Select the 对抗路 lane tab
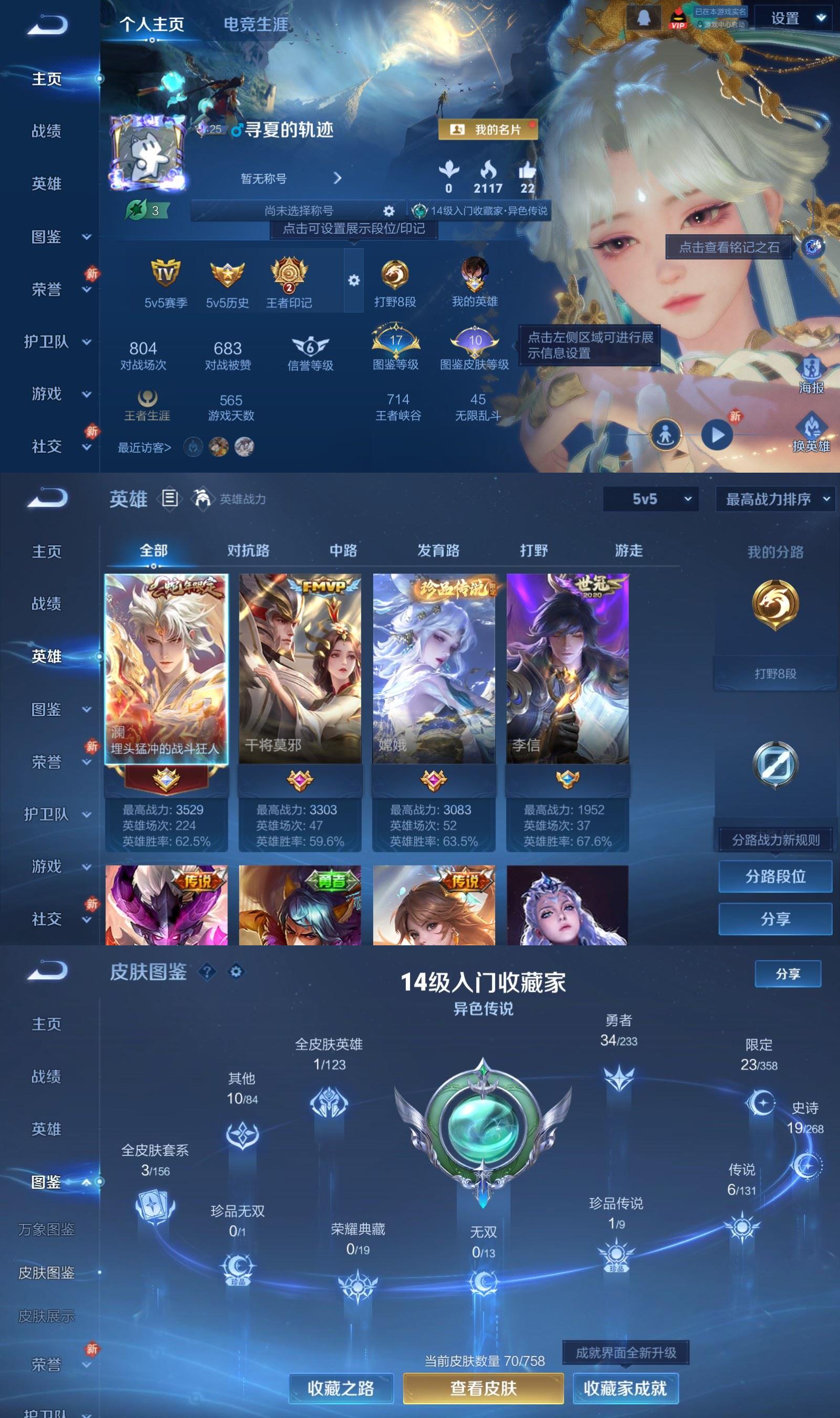Image resolution: width=840 pixels, height=1418 pixels. [248, 550]
